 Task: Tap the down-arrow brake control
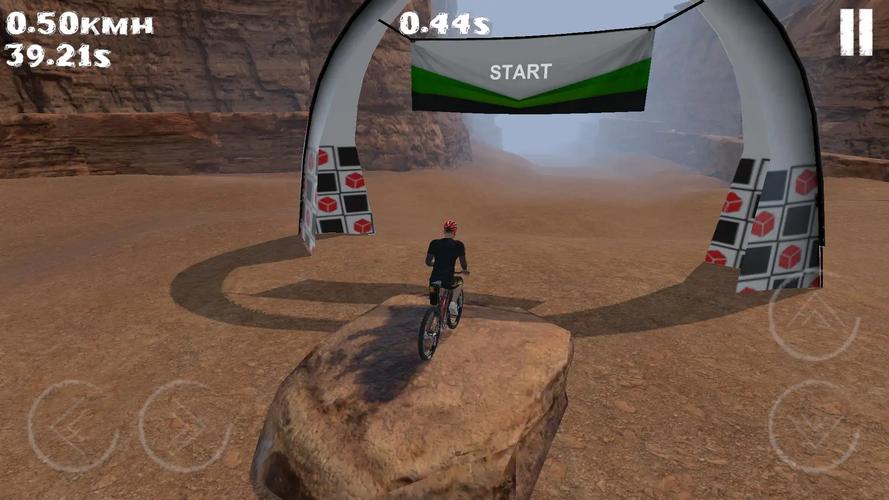(814, 426)
